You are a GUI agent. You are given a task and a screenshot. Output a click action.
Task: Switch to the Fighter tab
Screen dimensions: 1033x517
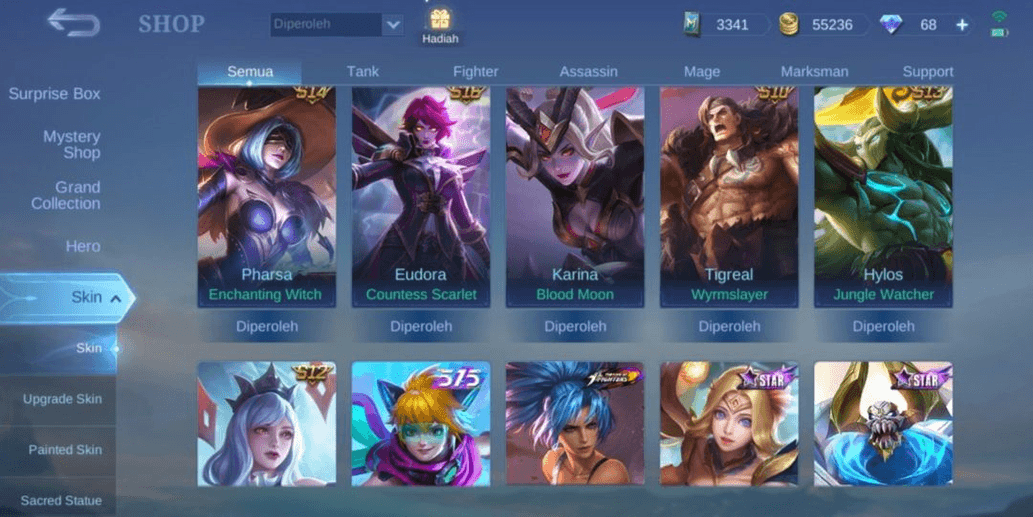tap(476, 72)
